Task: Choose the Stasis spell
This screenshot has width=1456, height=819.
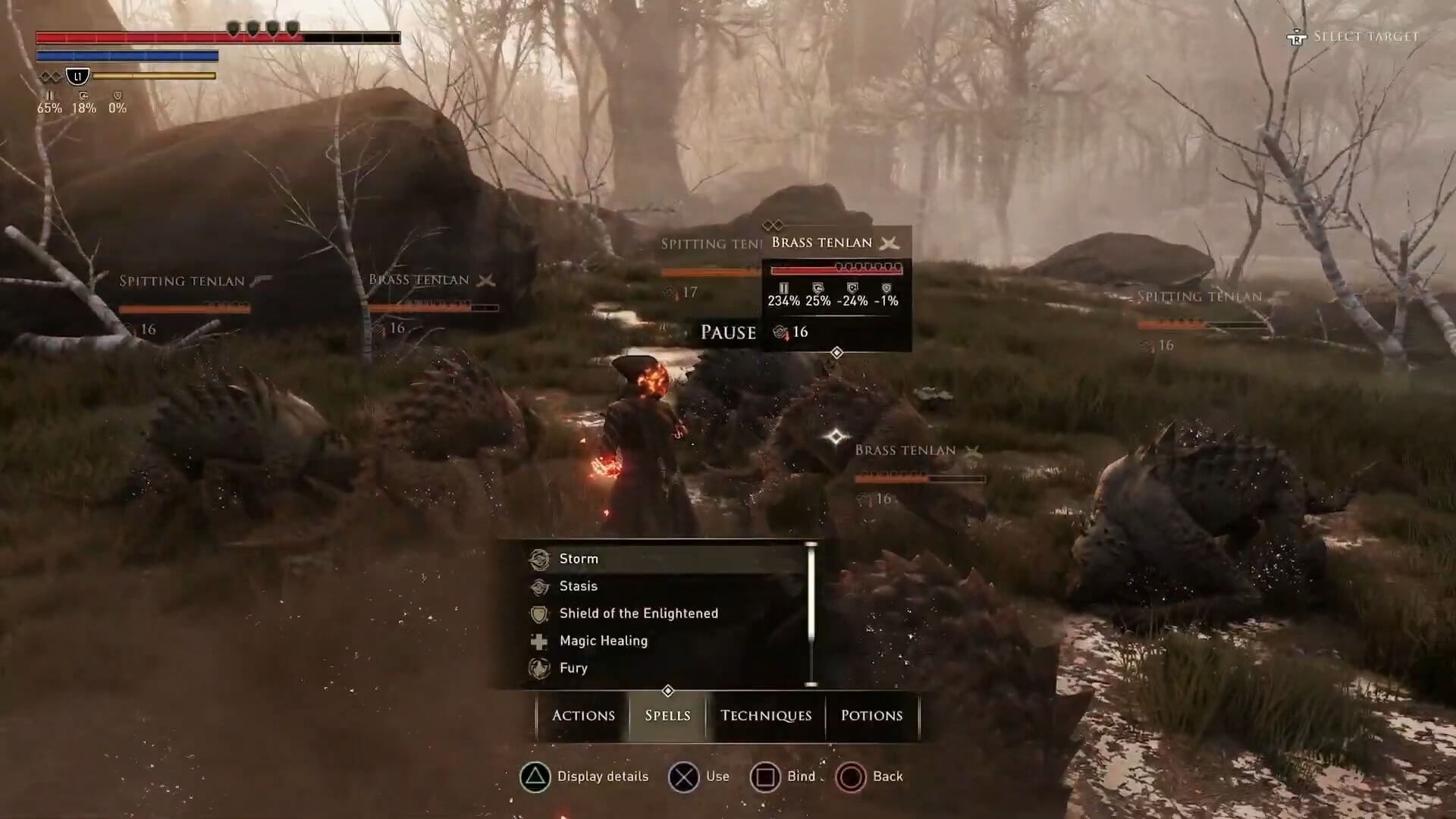Action: pyautogui.click(x=579, y=586)
